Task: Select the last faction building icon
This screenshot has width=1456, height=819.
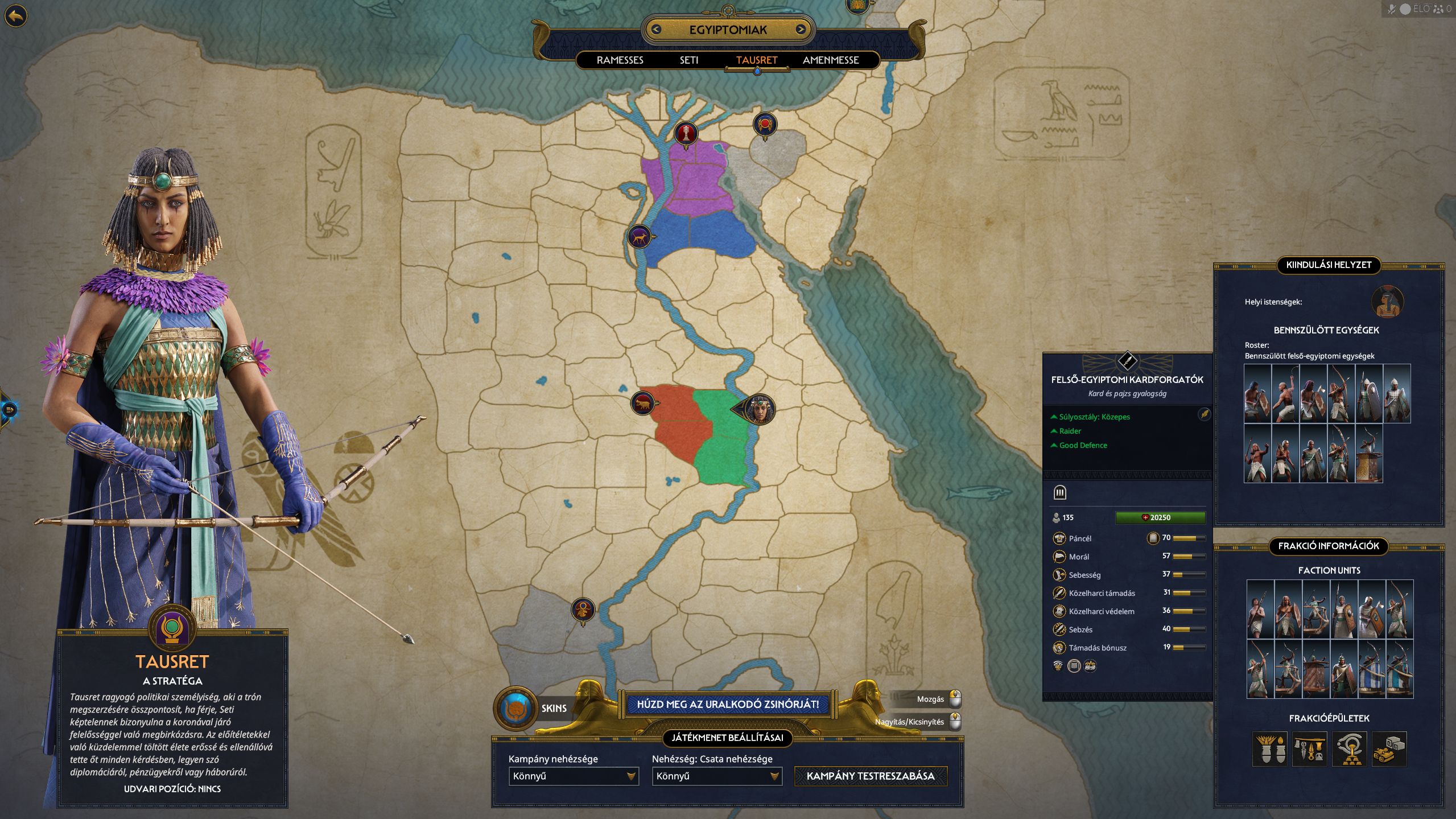Action: [x=1389, y=749]
